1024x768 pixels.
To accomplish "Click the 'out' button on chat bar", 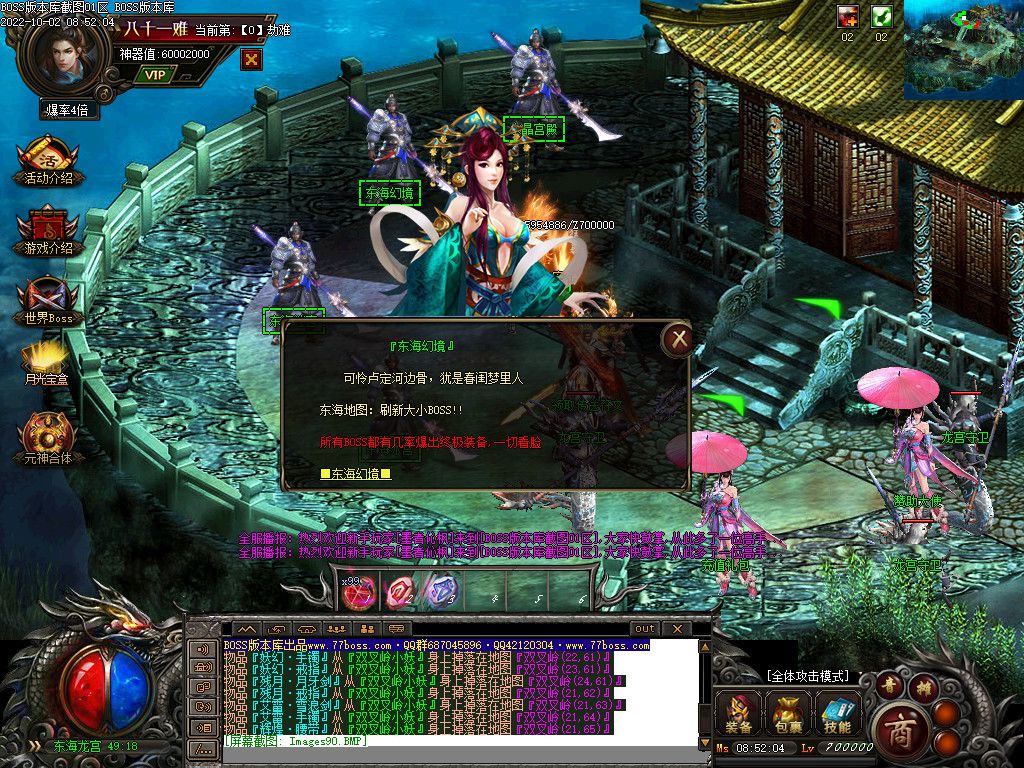I will pos(644,629).
